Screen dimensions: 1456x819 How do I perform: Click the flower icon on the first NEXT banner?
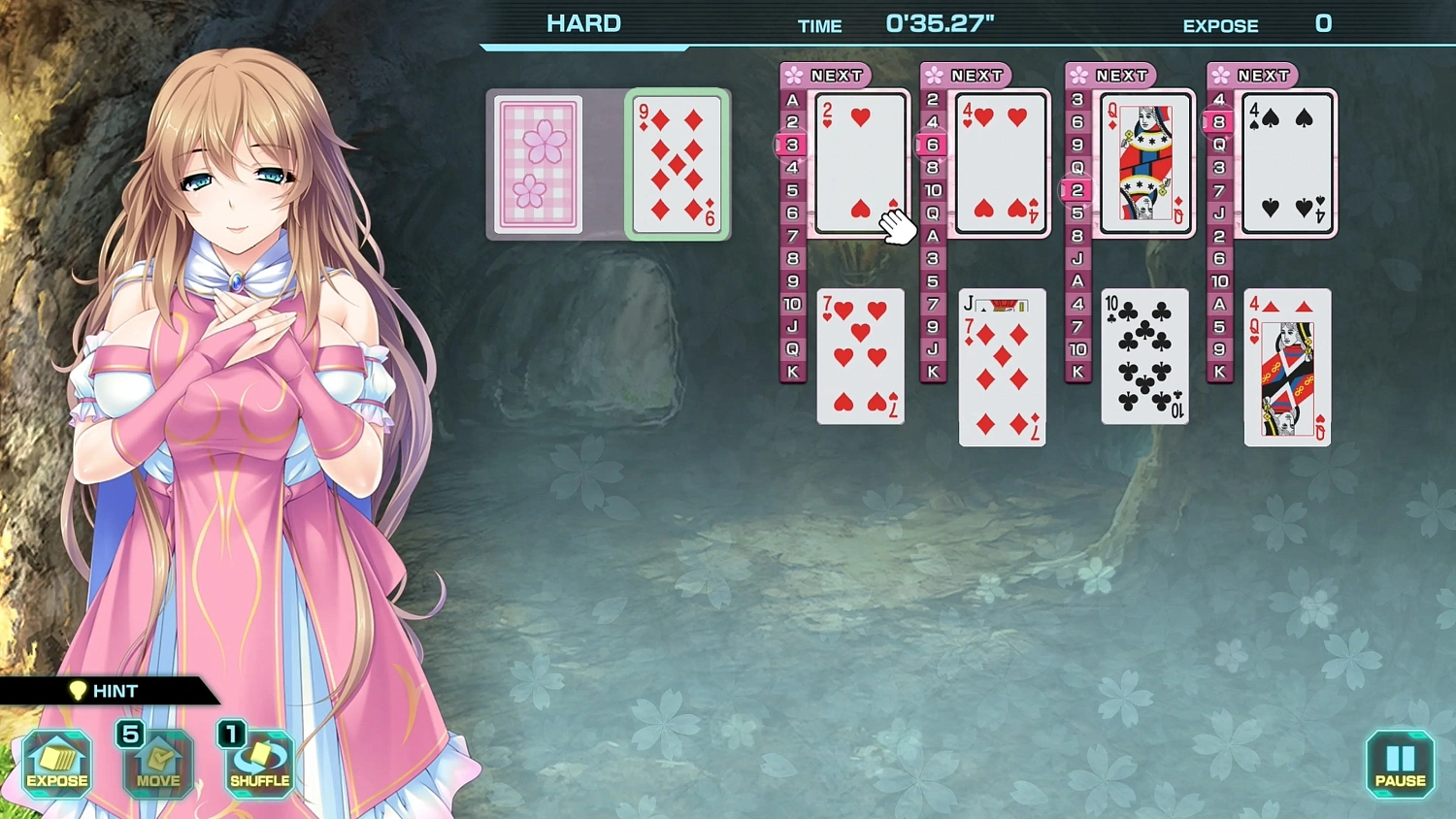[x=793, y=75]
